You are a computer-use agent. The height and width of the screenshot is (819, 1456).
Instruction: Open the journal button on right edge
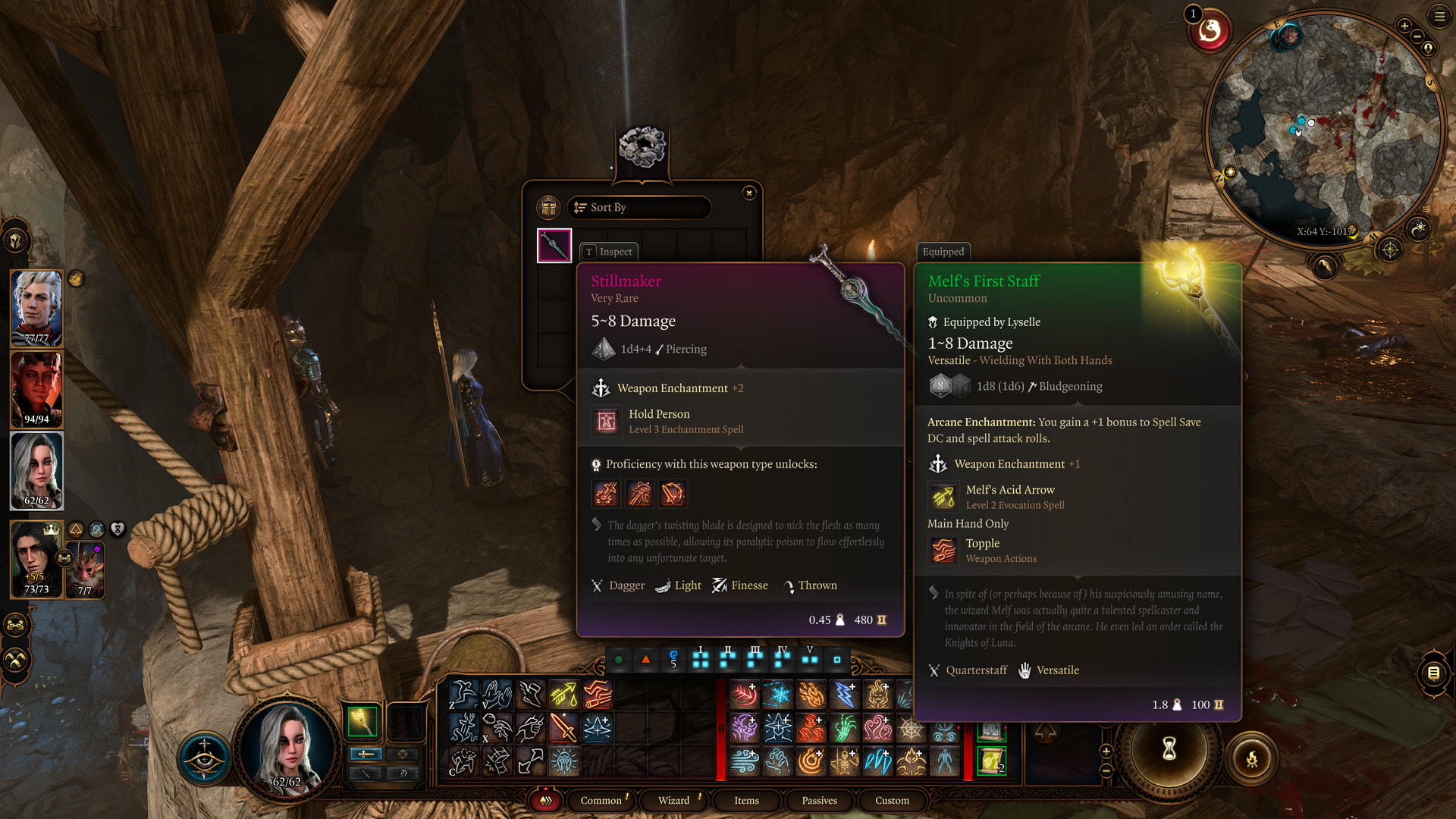click(1433, 673)
